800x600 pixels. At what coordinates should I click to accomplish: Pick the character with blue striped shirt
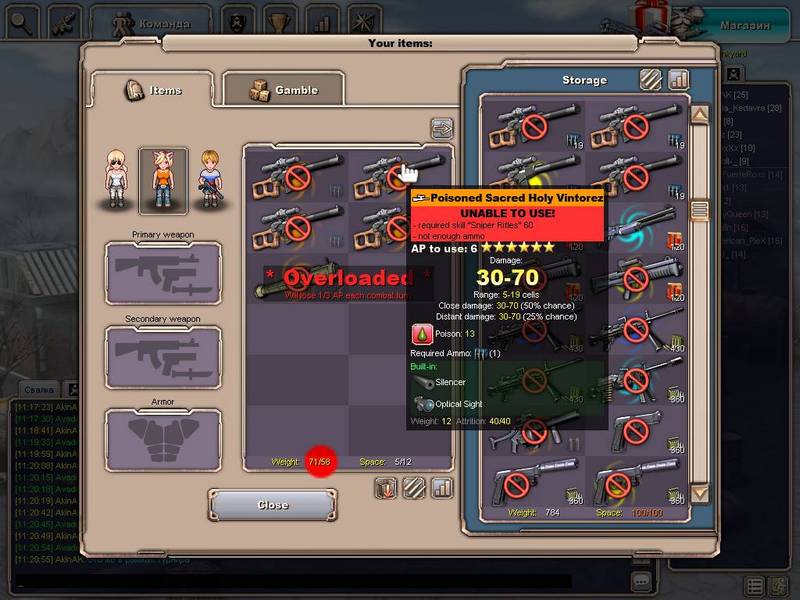(209, 180)
